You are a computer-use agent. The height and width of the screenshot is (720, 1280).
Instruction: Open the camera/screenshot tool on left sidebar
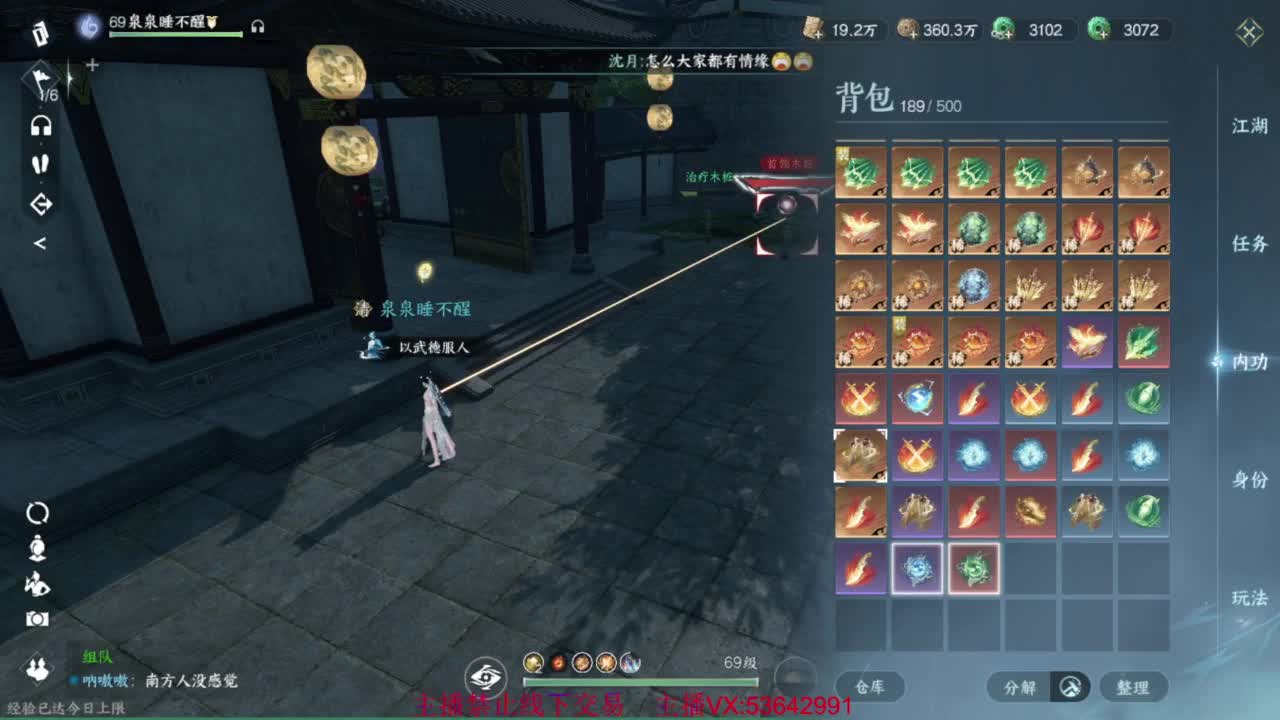37,618
